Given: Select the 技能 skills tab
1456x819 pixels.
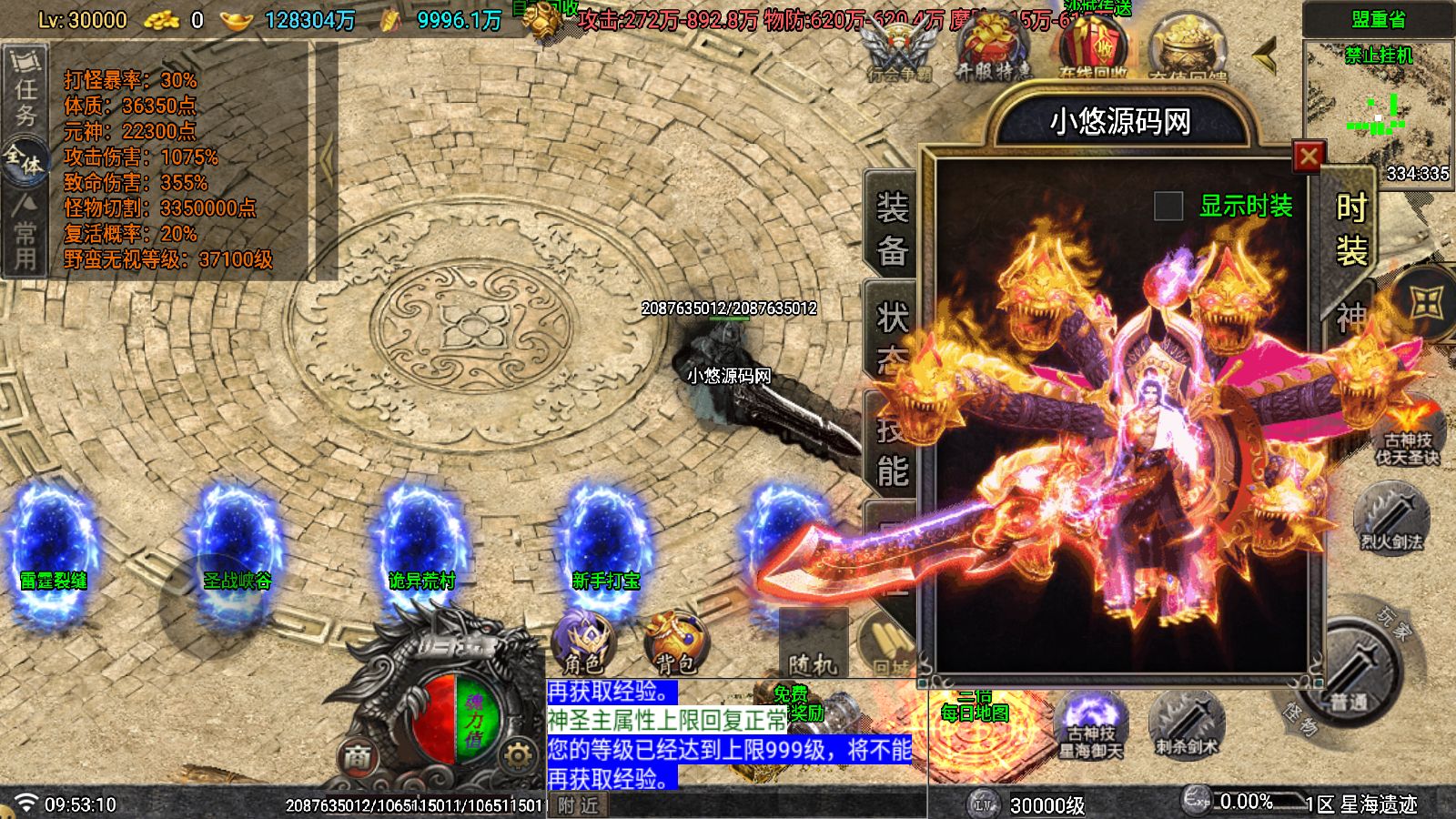Looking at the screenshot, I should pos(892,452).
